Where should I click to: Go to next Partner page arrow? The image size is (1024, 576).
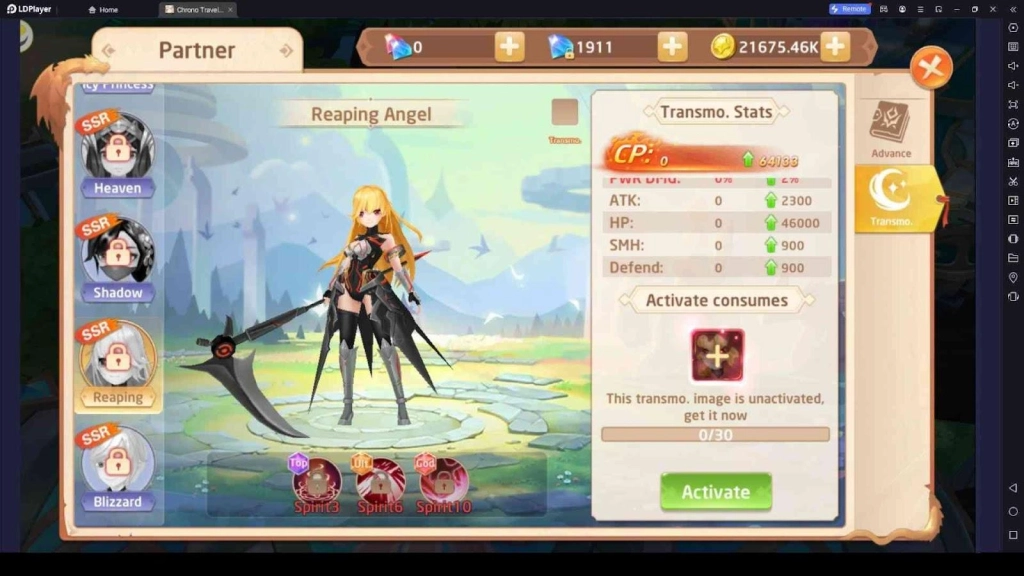[286, 50]
